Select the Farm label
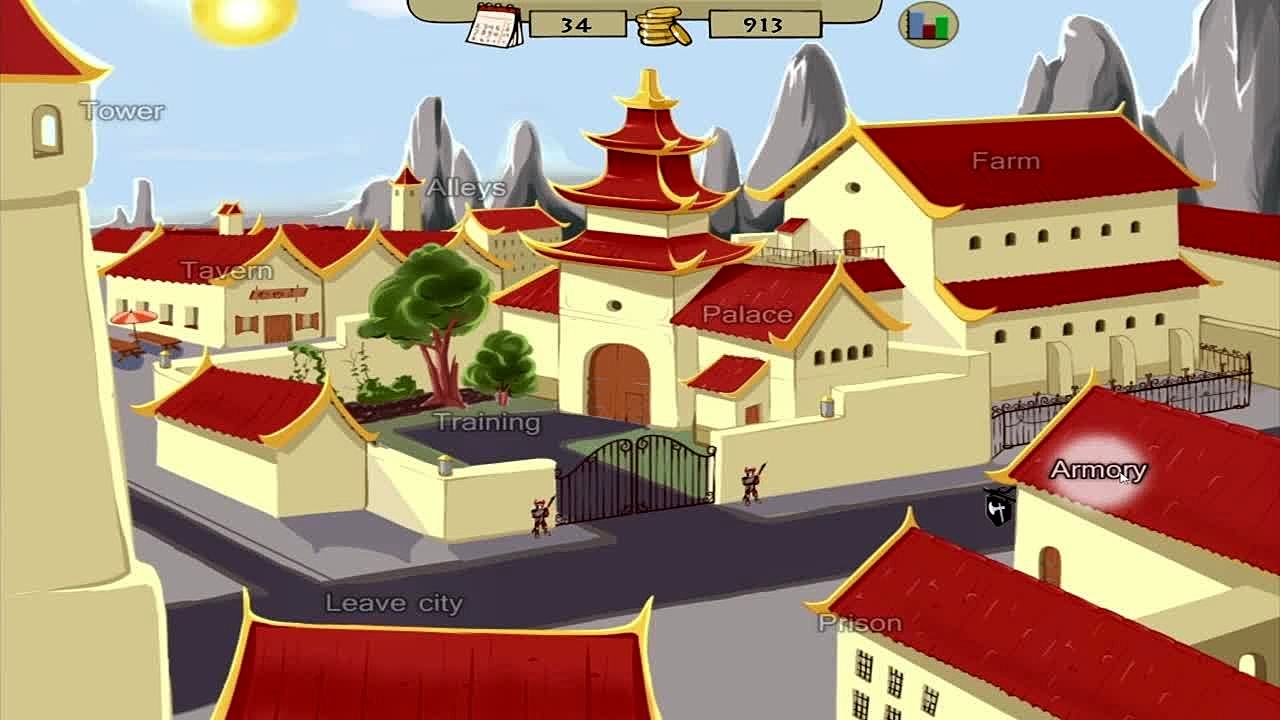 coord(1005,160)
